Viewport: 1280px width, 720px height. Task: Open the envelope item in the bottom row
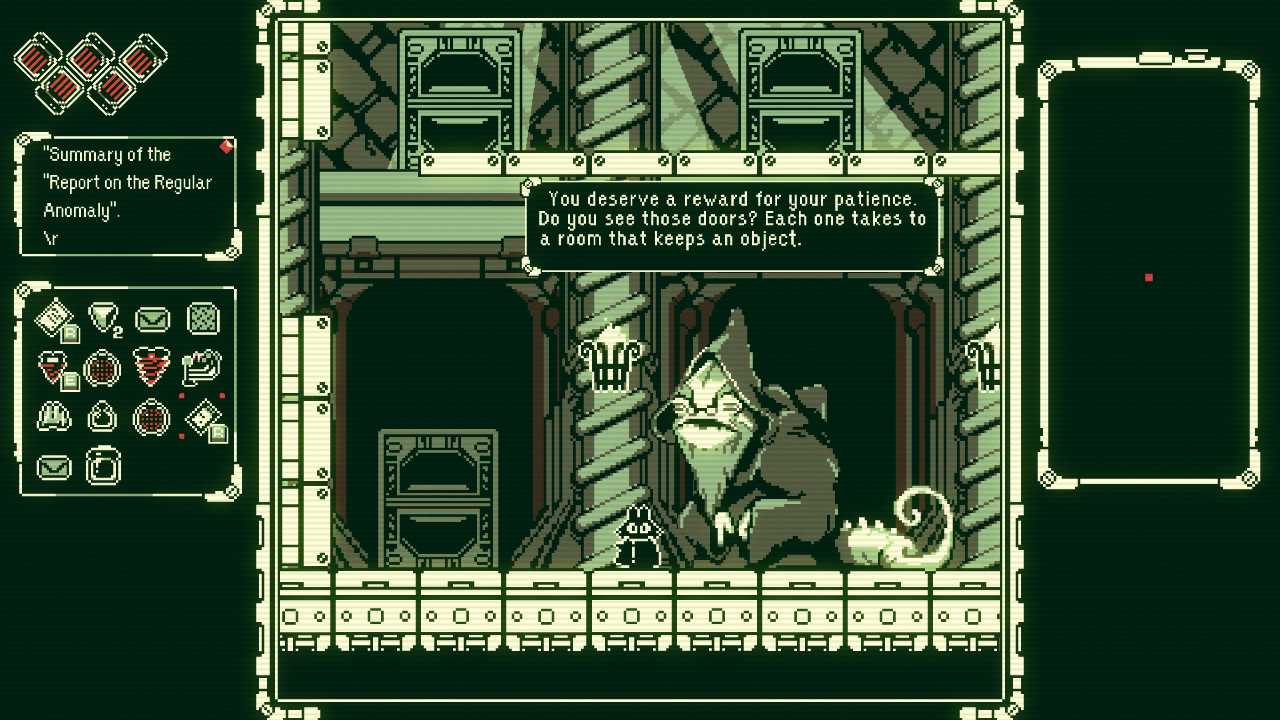point(53,465)
